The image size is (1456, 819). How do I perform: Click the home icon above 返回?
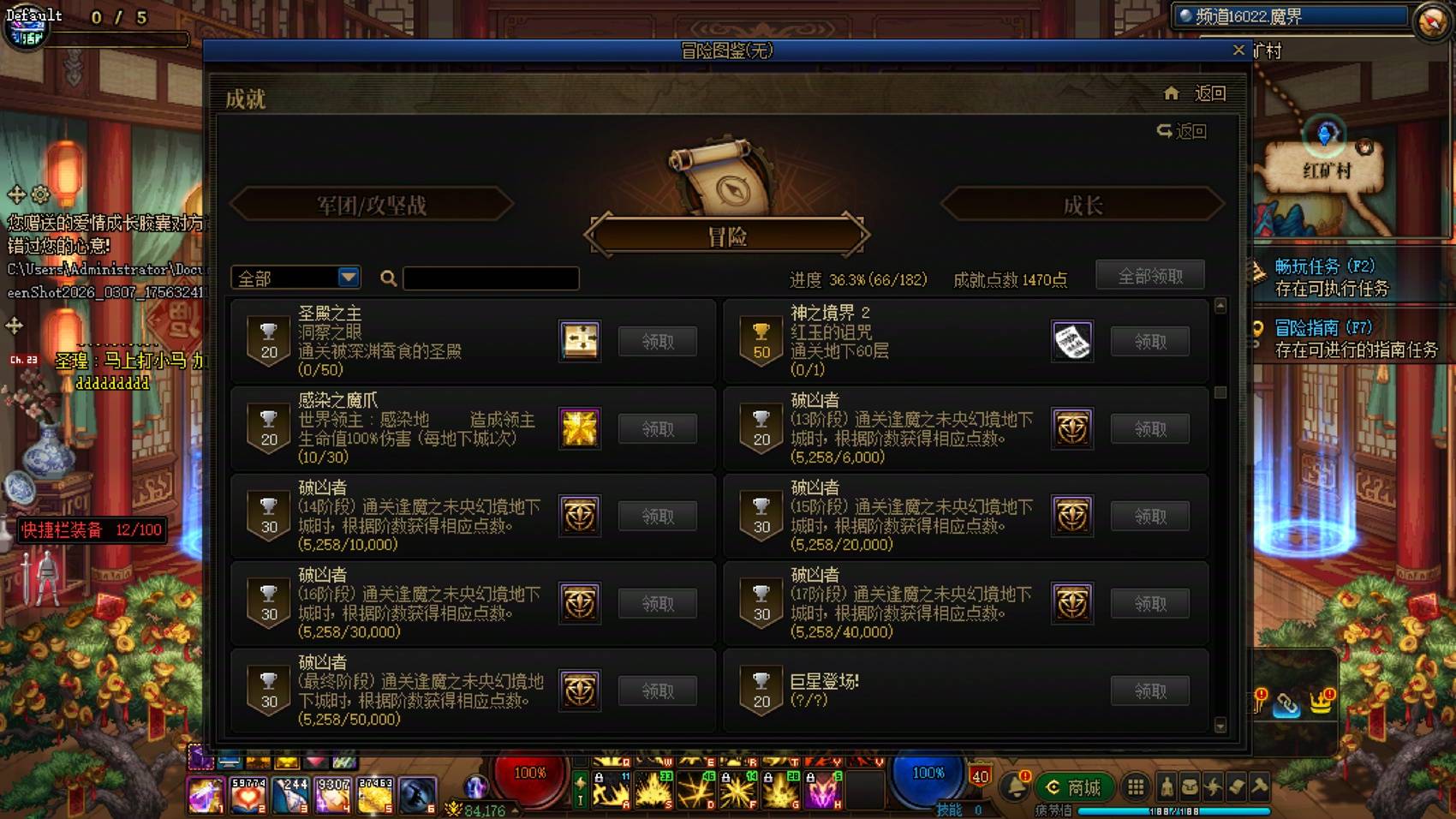tap(1170, 93)
